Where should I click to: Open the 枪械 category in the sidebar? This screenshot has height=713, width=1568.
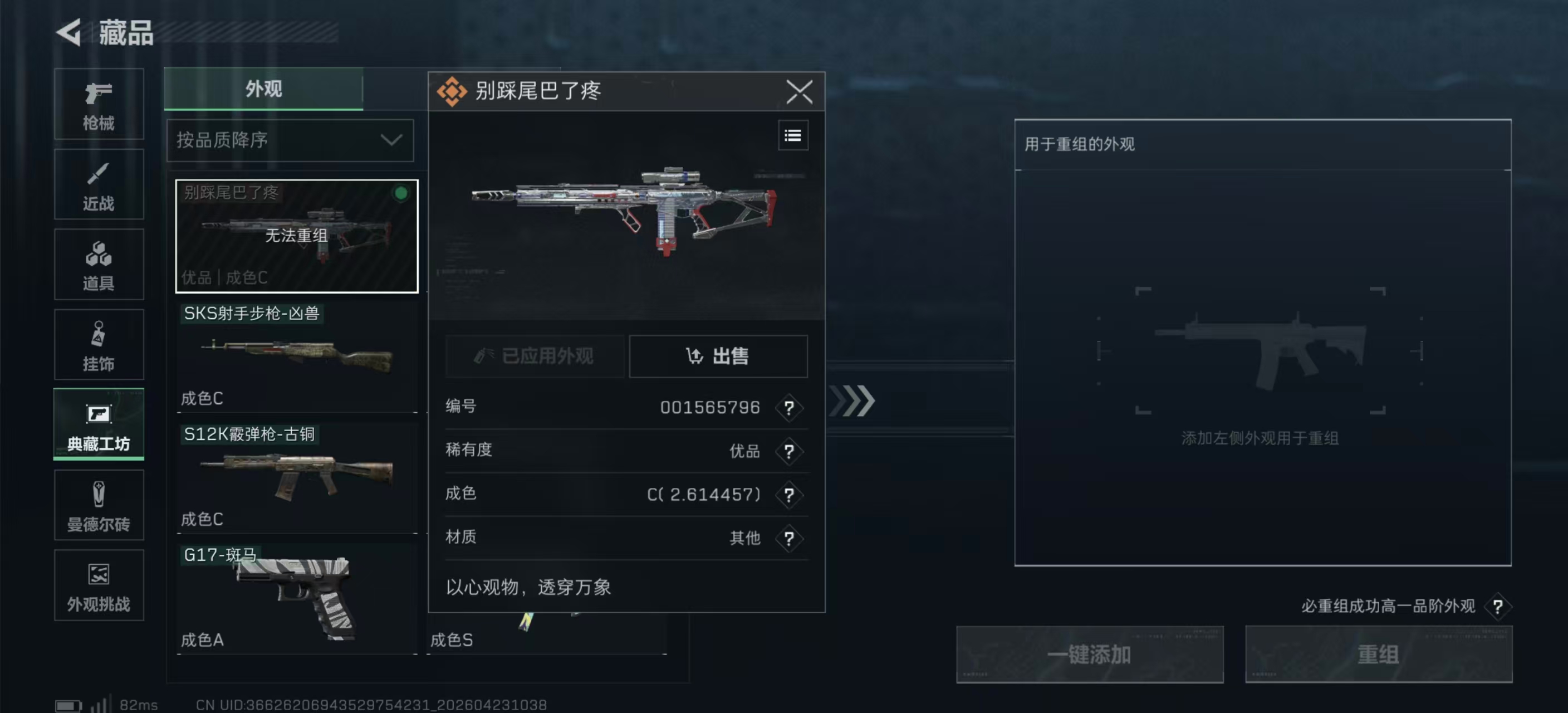tap(99, 105)
